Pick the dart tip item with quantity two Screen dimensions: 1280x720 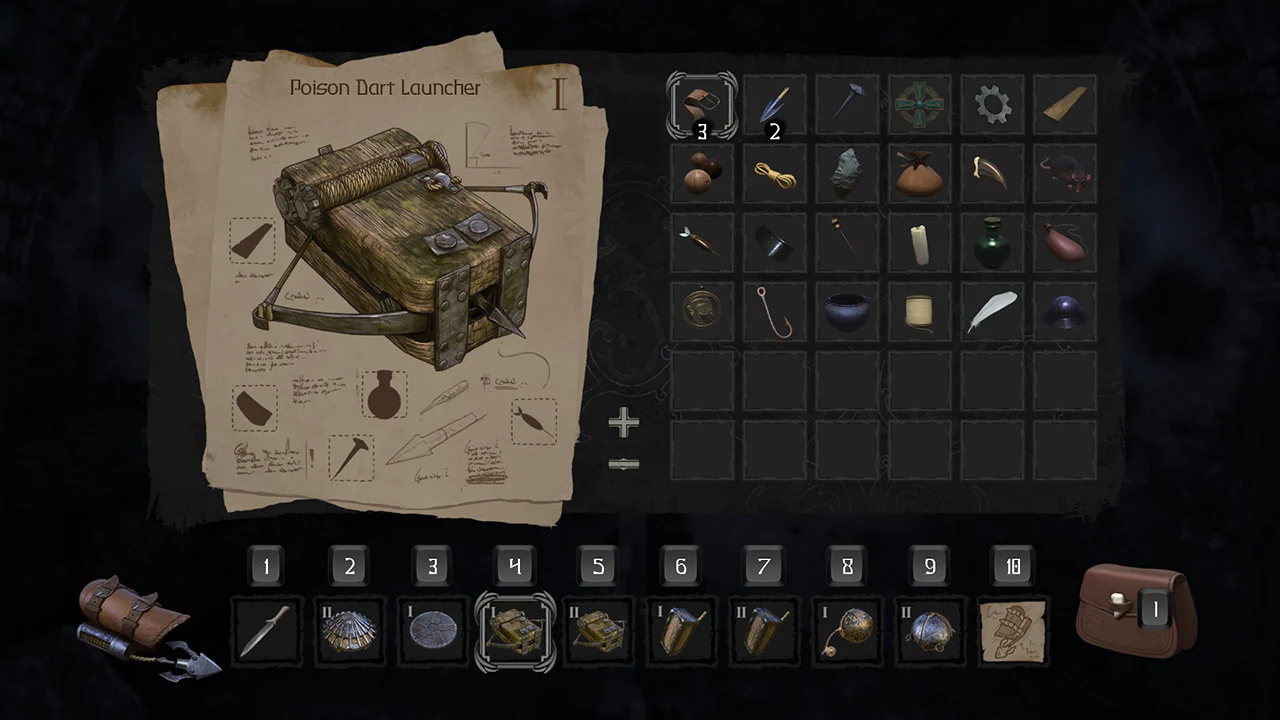774,104
